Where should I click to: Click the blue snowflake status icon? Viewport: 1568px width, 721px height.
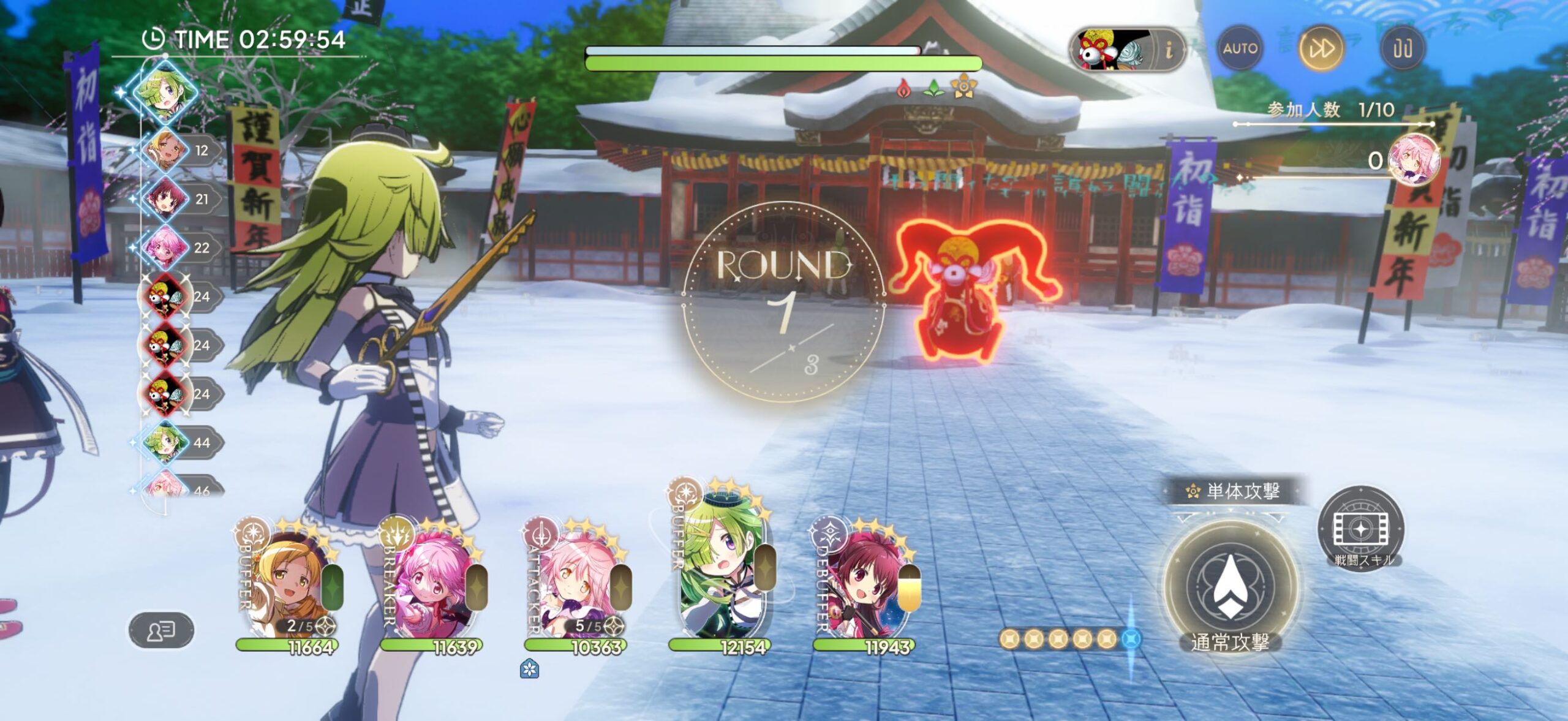[x=529, y=669]
